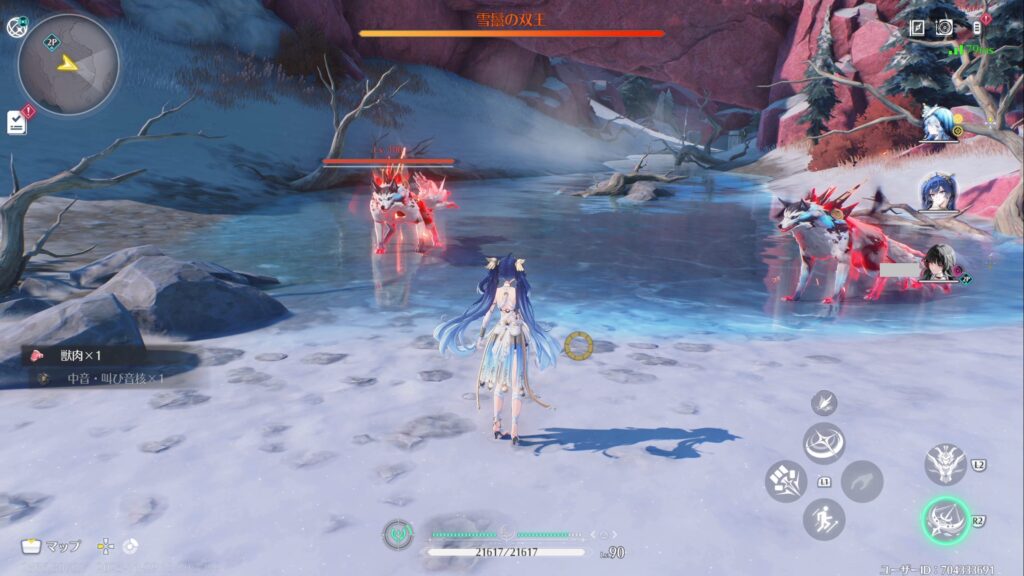Switch to the light-blue-haired party member
This screenshot has width=1024, height=576.
coord(938,125)
